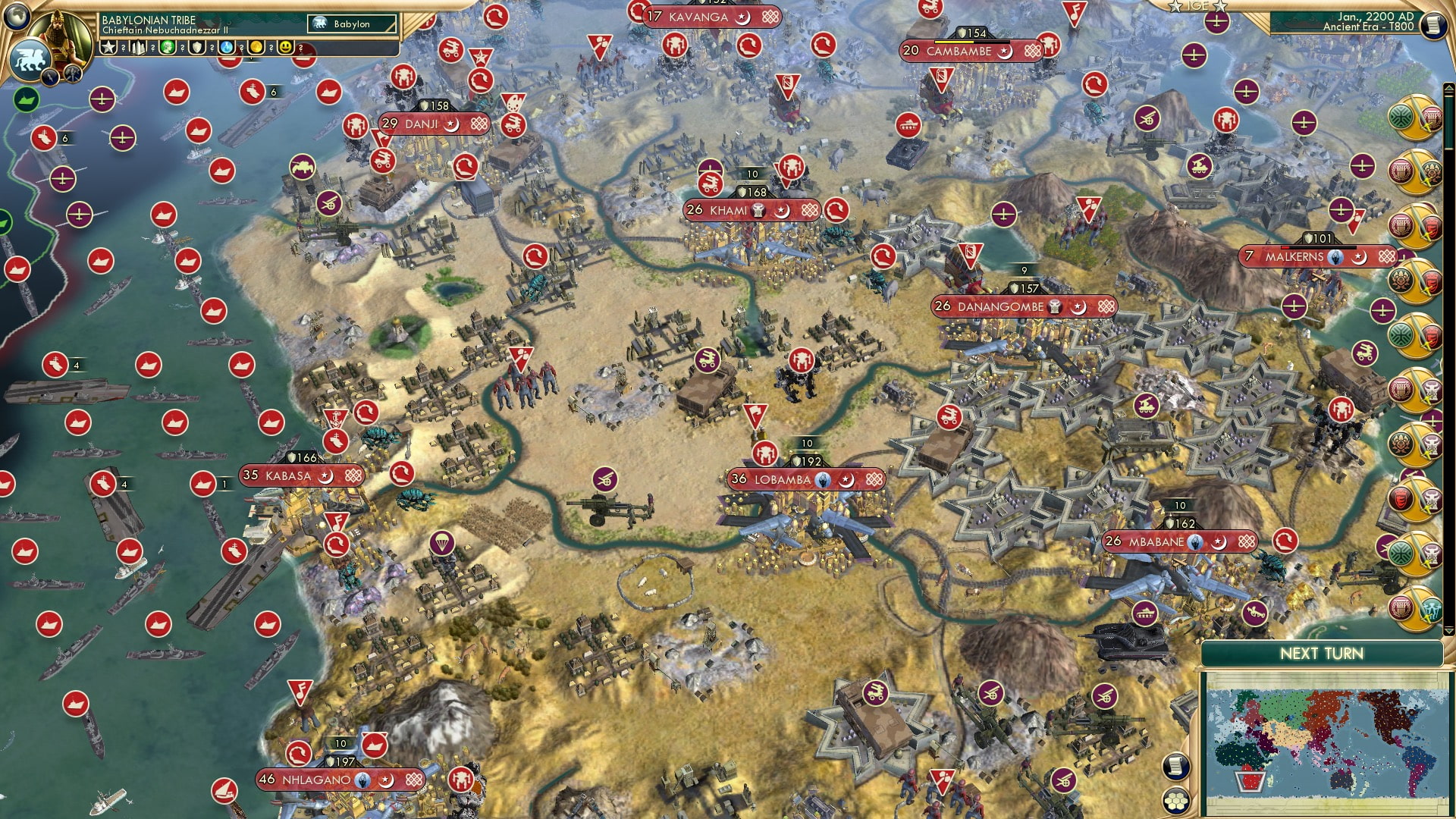Open the Babylon banner dropdown at the top
Image resolution: width=1456 pixels, height=819 pixels.
349,24
